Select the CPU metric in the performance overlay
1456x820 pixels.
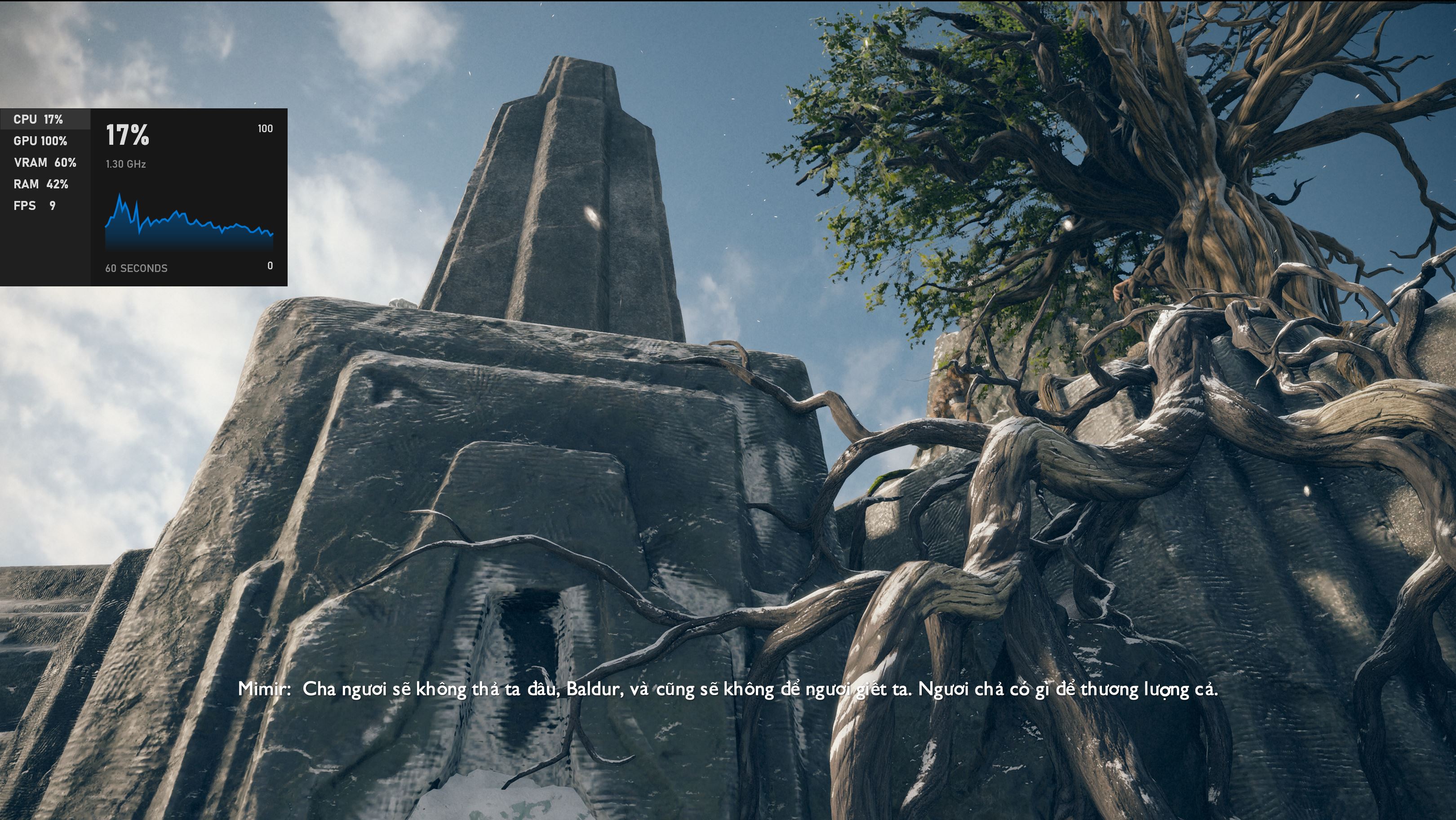pyautogui.click(x=40, y=119)
